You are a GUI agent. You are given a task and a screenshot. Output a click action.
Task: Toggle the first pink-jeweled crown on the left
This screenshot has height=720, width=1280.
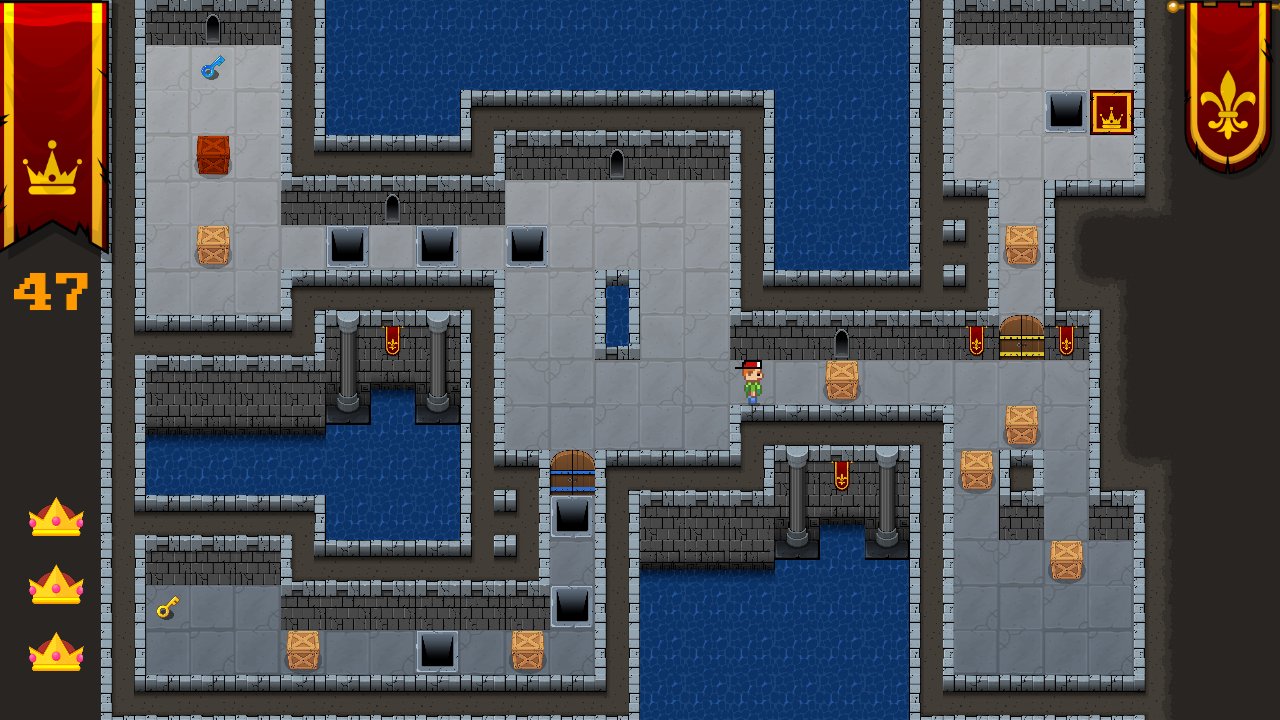(x=58, y=518)
